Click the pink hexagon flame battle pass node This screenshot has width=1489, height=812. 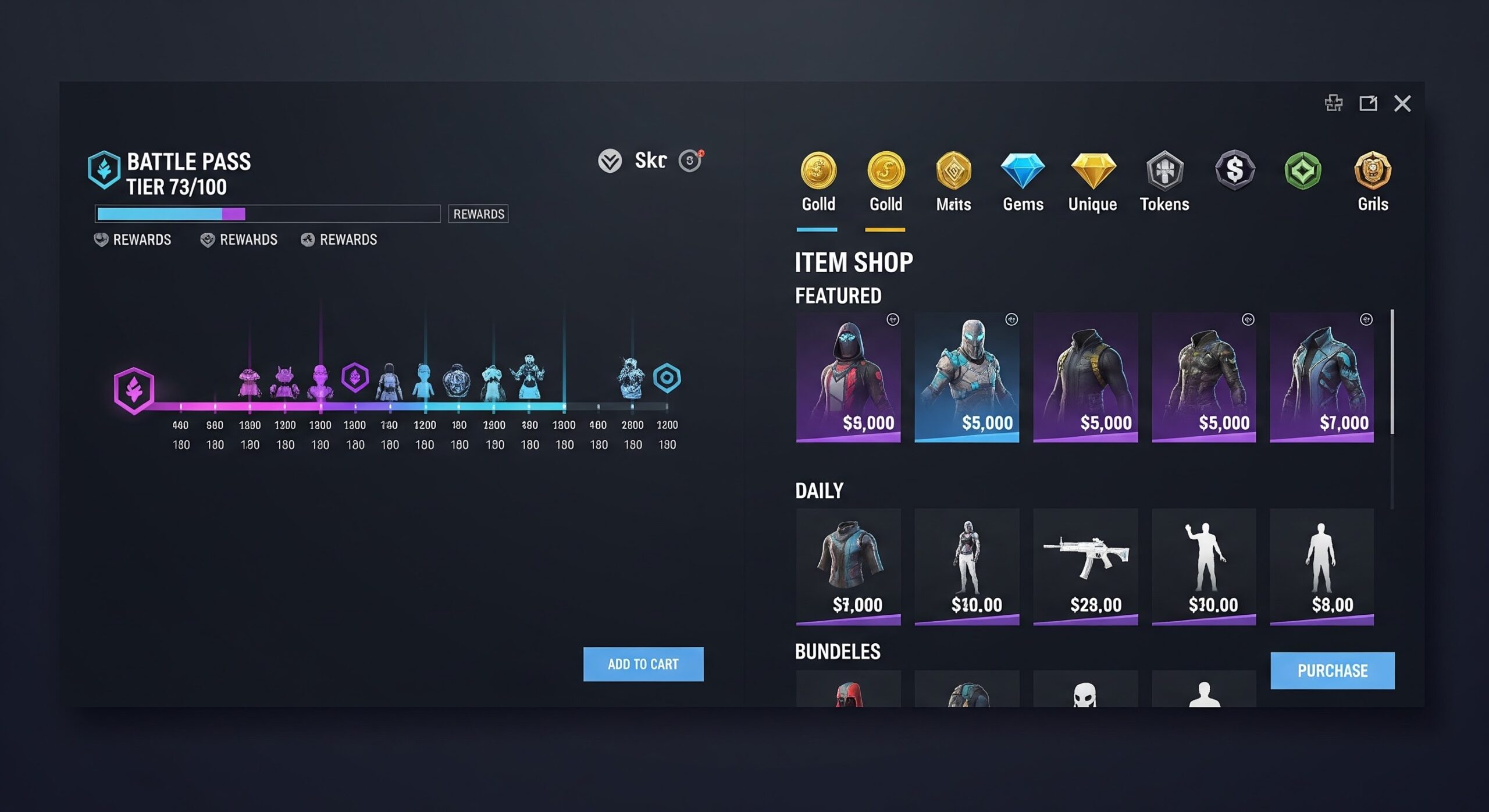(x=134, y=390)
